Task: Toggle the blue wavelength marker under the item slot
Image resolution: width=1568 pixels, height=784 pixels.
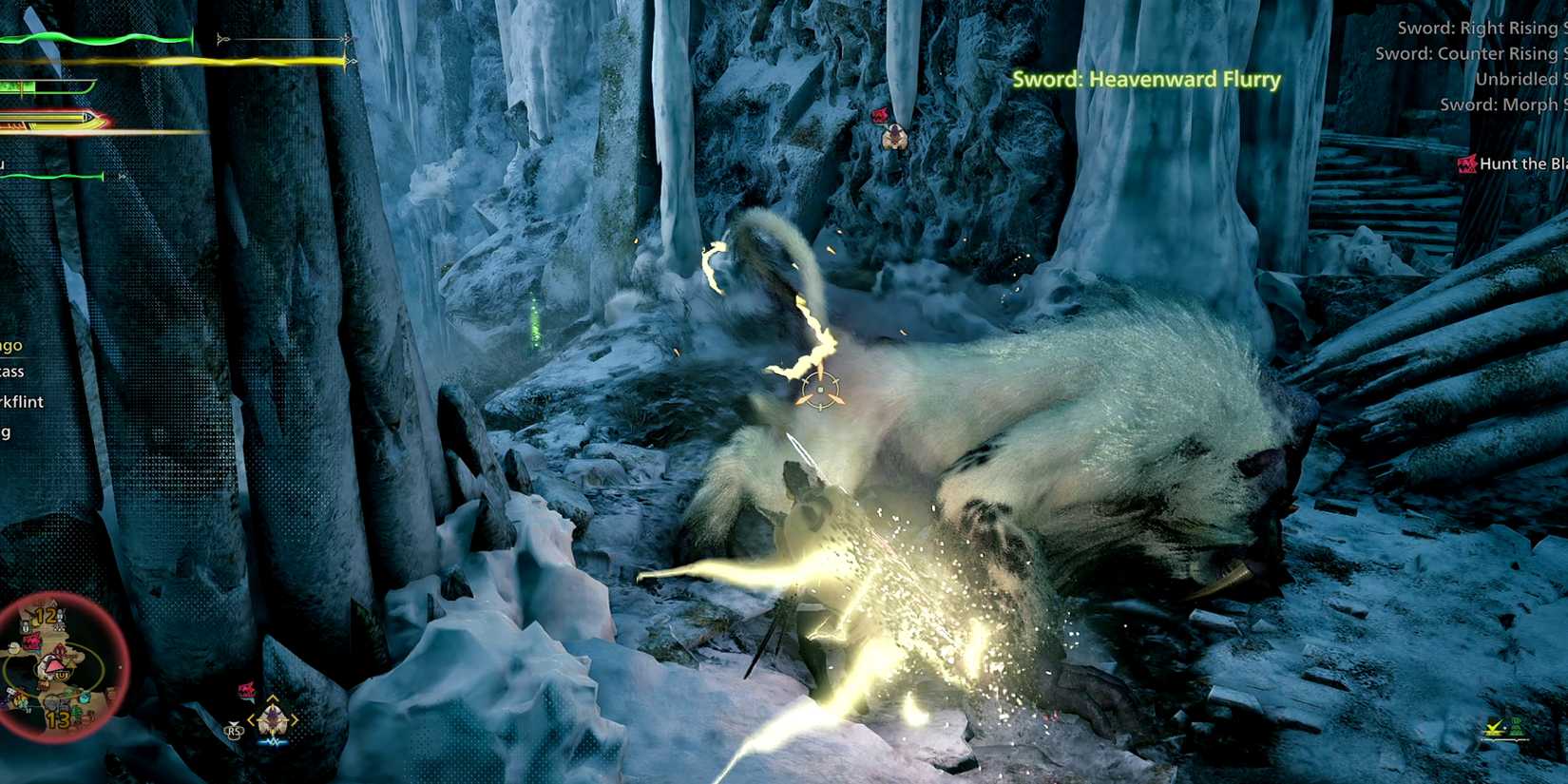Action: (273, 740)
